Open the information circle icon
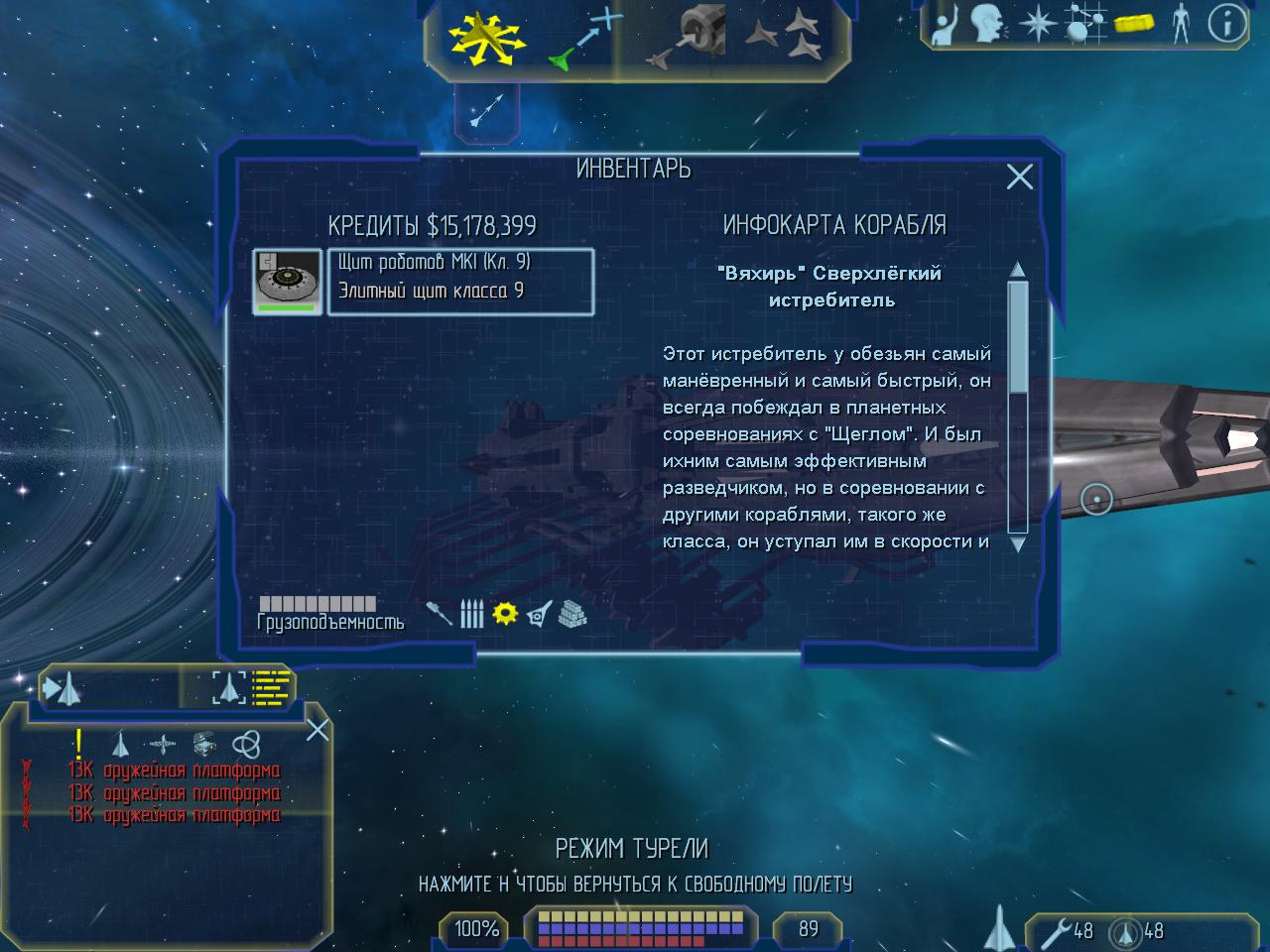 click(1227, 24)
